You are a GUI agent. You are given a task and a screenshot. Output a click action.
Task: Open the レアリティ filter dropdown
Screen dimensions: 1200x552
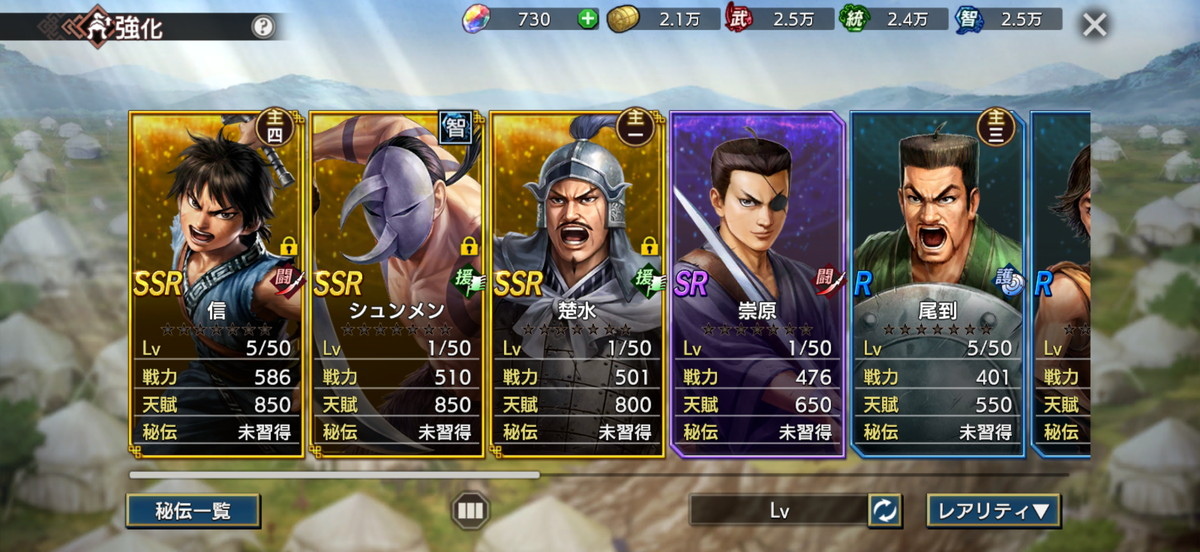tap(993, 511)
